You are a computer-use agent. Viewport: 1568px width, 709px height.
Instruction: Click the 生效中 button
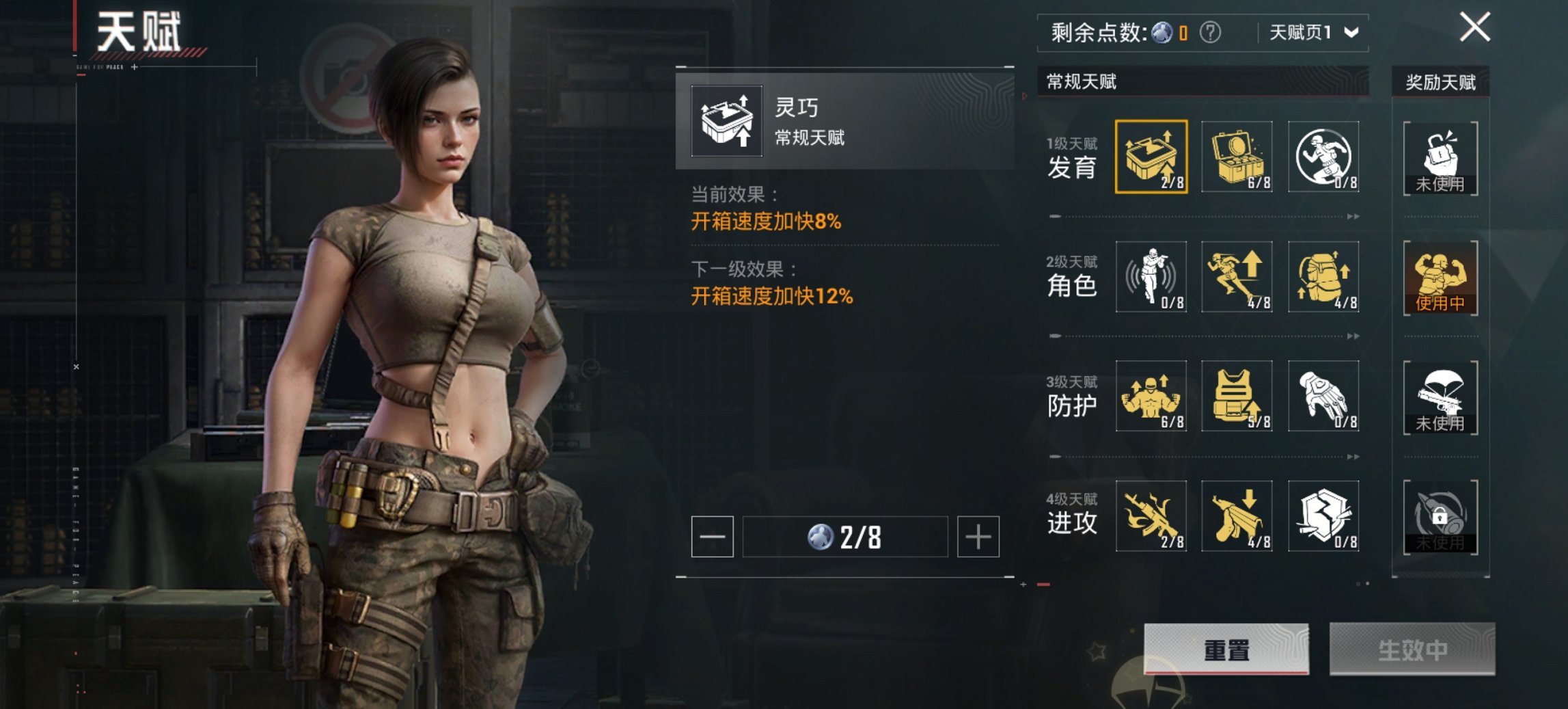[1412, 649]
